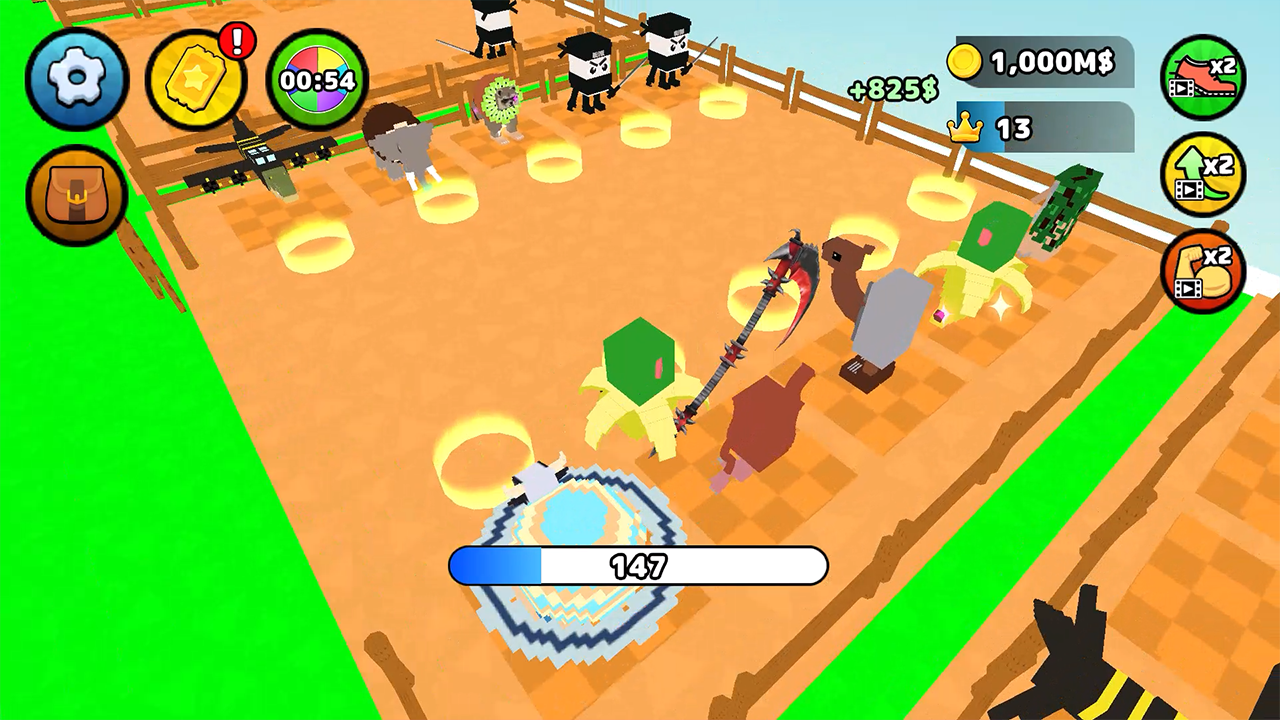
Task: Open the backpack inventory
Action: pos(76,194)
